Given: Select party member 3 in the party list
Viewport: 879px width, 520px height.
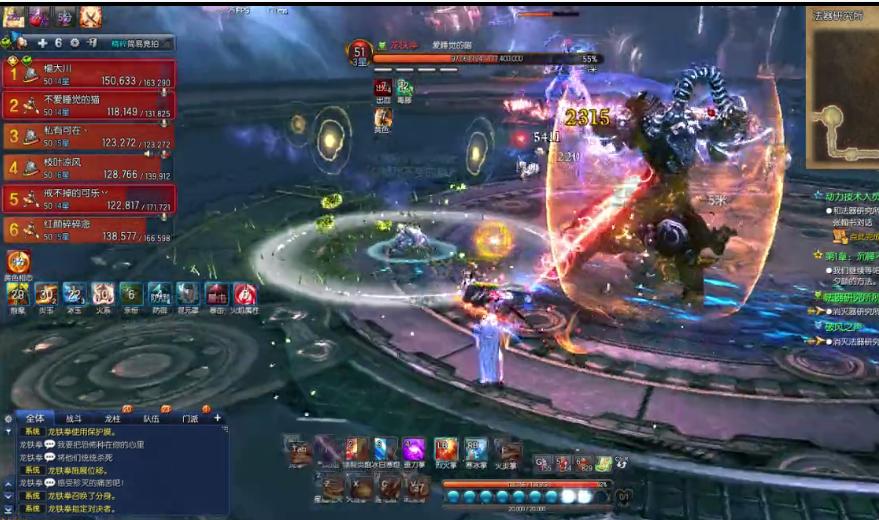Looking at the screenshot, I should pos(90,136).
